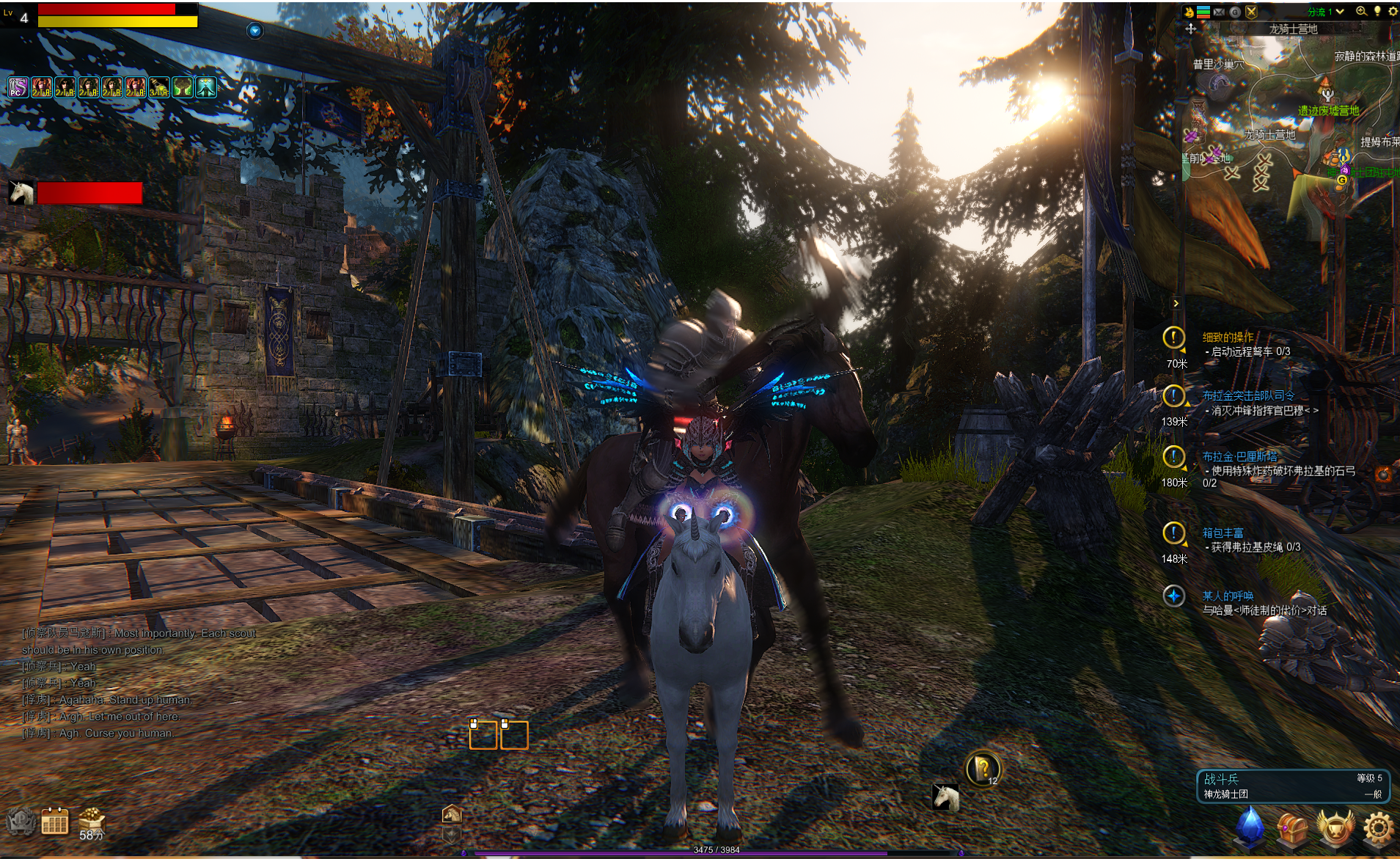Open minimap settings gear

[x=1393, y=11]
